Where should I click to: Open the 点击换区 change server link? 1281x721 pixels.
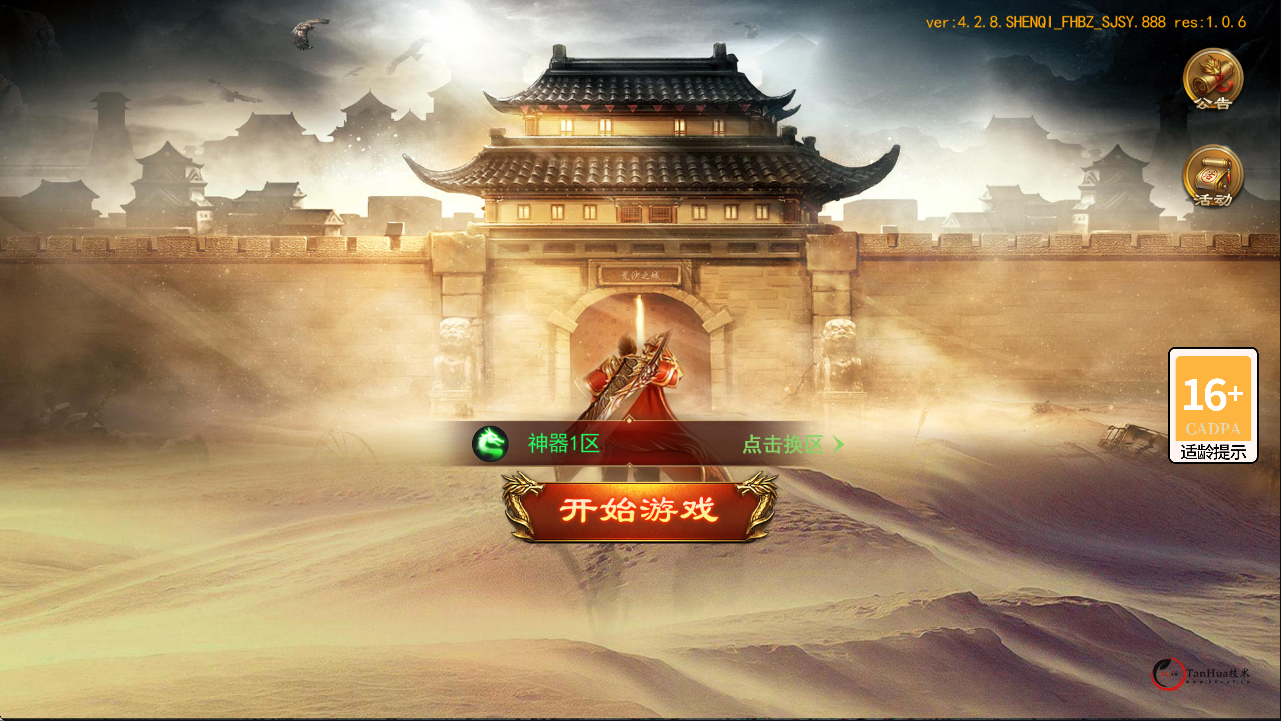[x=785, y=443]
